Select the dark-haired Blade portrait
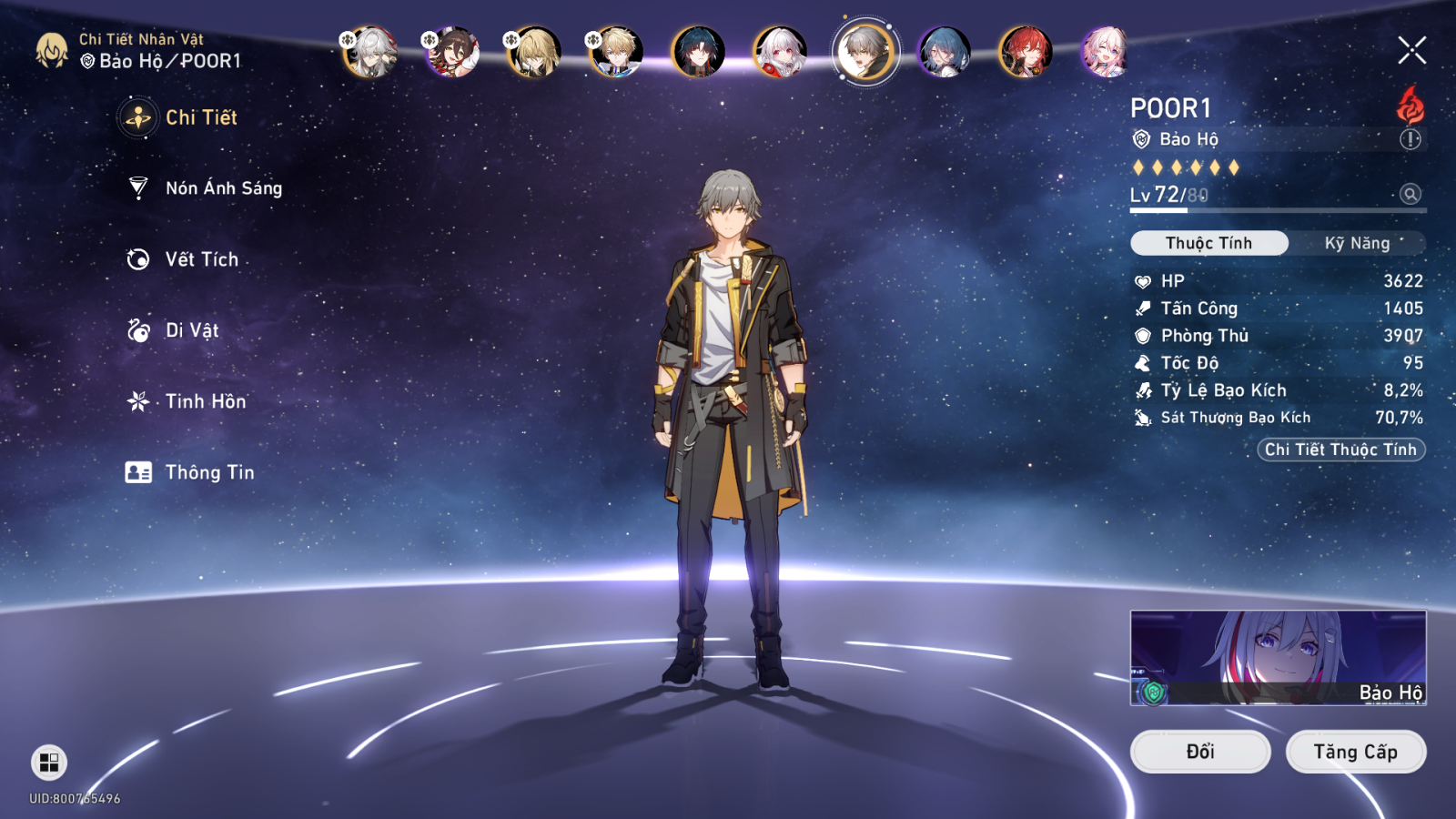The image size is (1456, 819). 698,52
